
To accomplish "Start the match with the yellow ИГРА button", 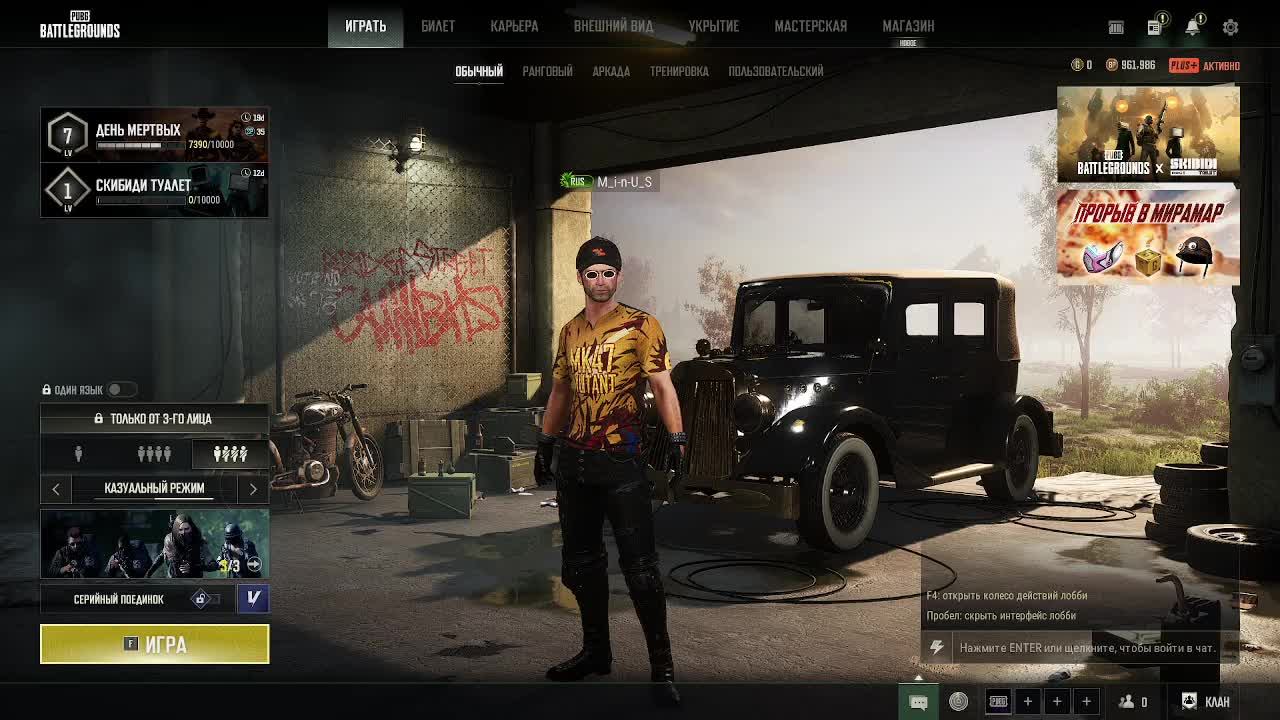I will [x=155, y=644].
